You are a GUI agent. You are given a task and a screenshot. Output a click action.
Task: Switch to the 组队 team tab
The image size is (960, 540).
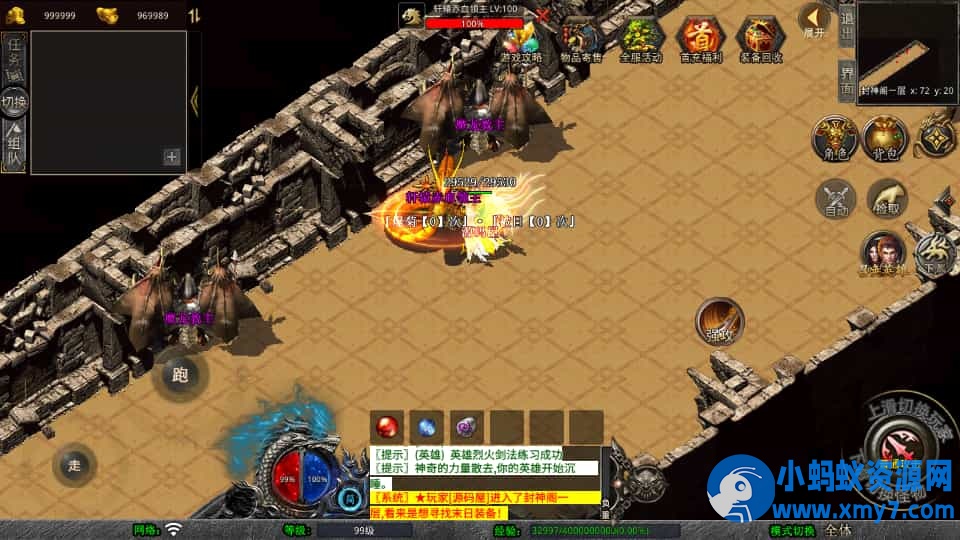15,147
